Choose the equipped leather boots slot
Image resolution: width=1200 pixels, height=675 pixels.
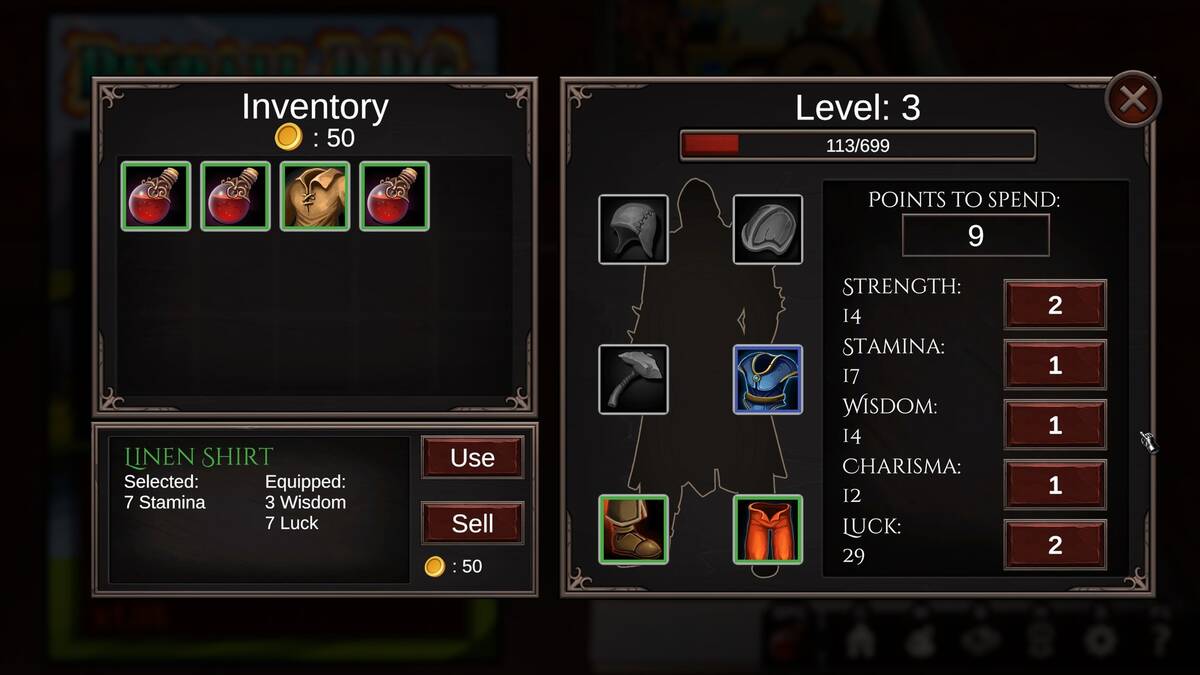[633, 529]
